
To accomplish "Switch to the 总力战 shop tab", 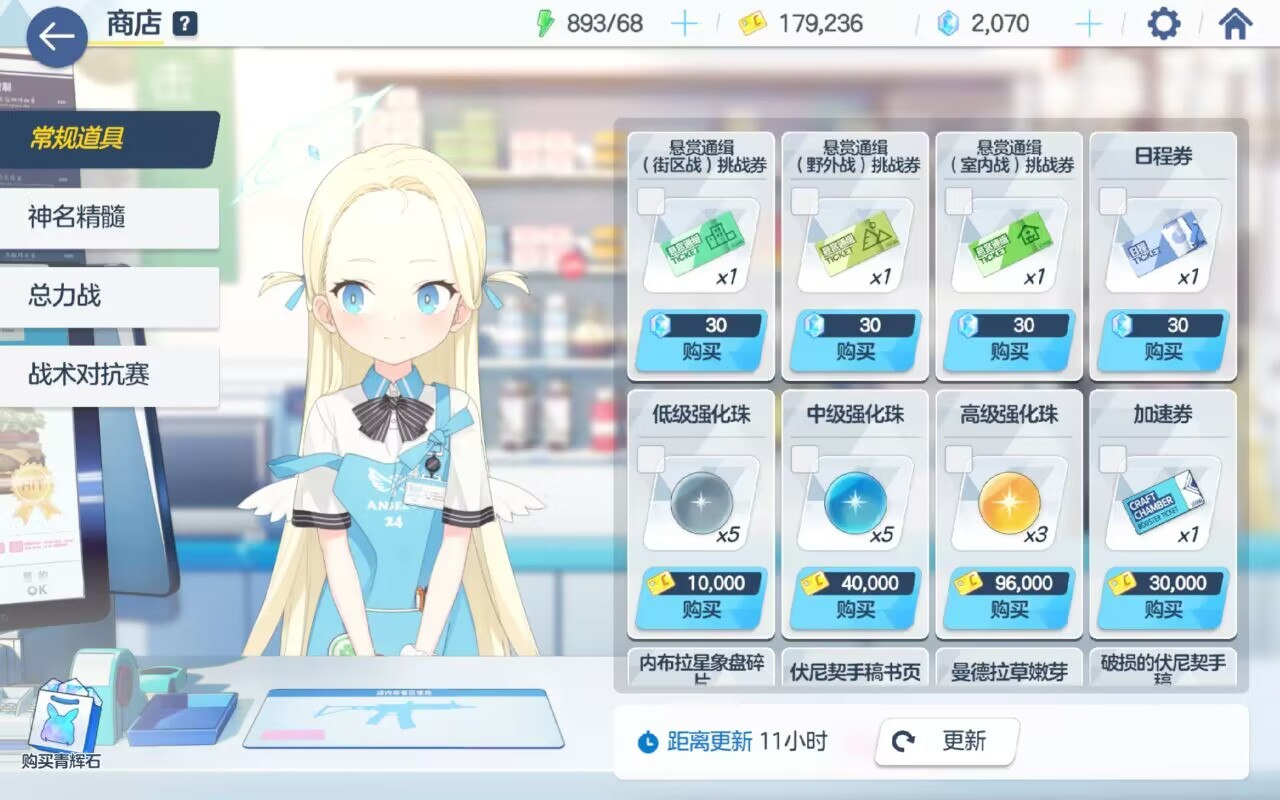I will coord(108,296).
